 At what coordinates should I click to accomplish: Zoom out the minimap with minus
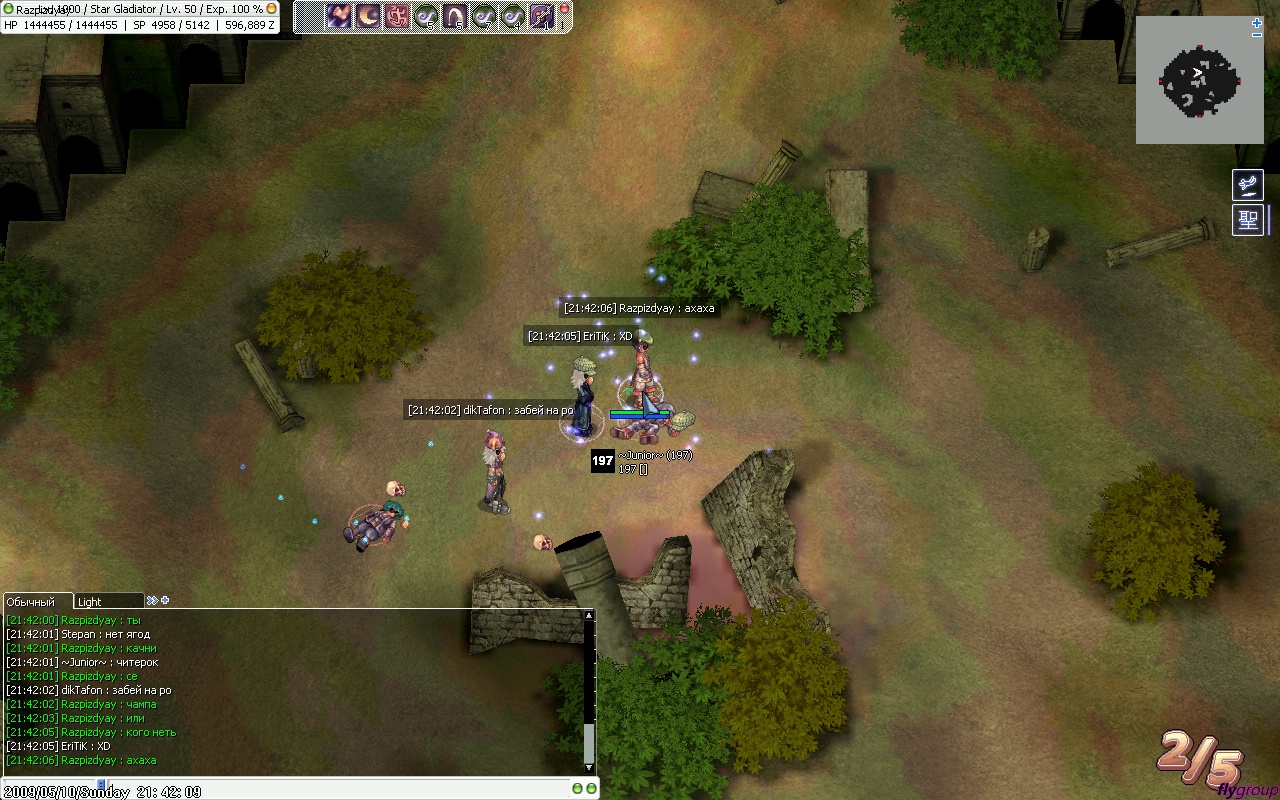click(x=1257, y=36)
